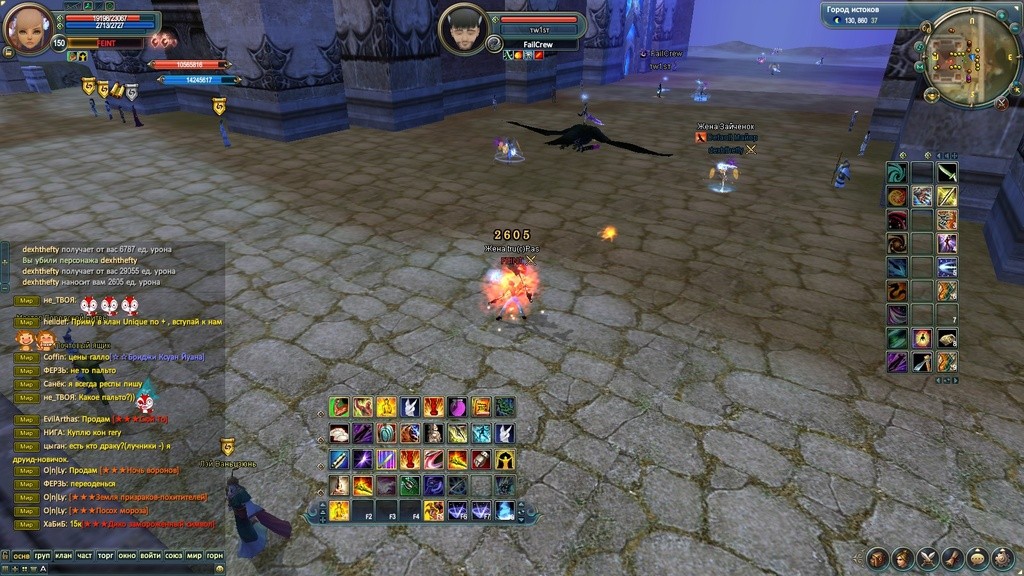Use the F5 orange claw skill
1024x576 pixels.
[434, 511]
